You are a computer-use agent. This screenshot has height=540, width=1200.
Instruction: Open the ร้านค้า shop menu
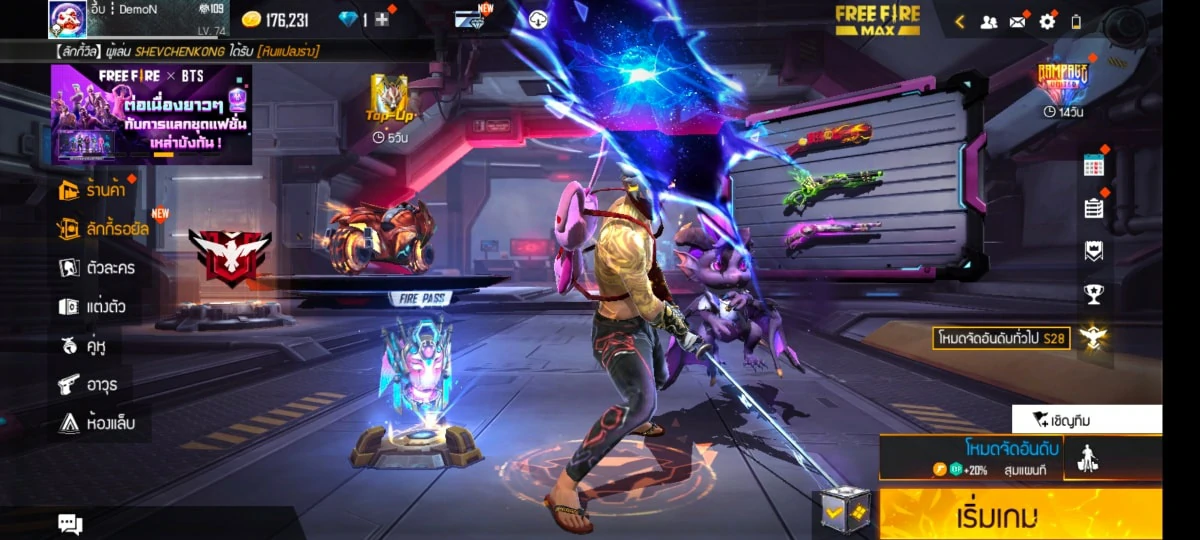98,189
